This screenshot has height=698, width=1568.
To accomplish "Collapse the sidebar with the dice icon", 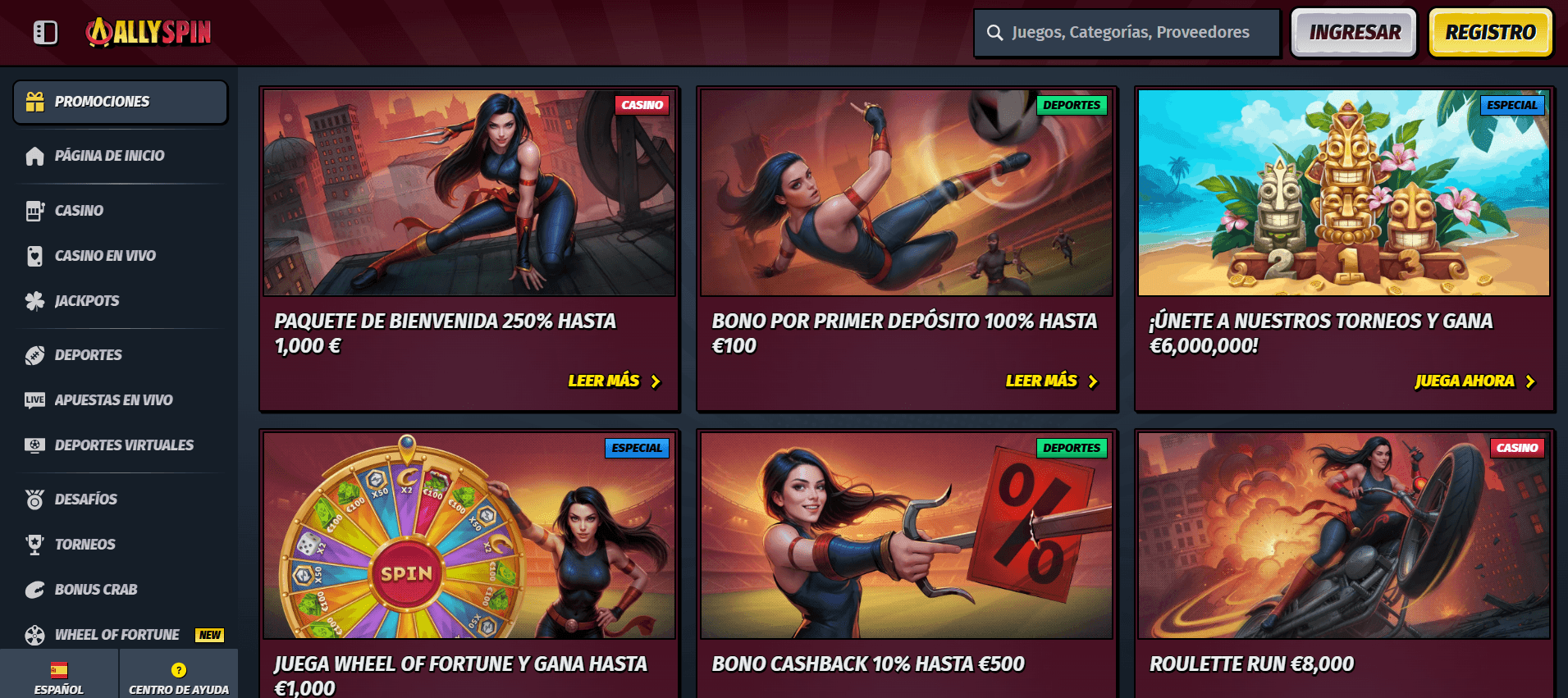I will pyautogui.click(x=45, y=32).
